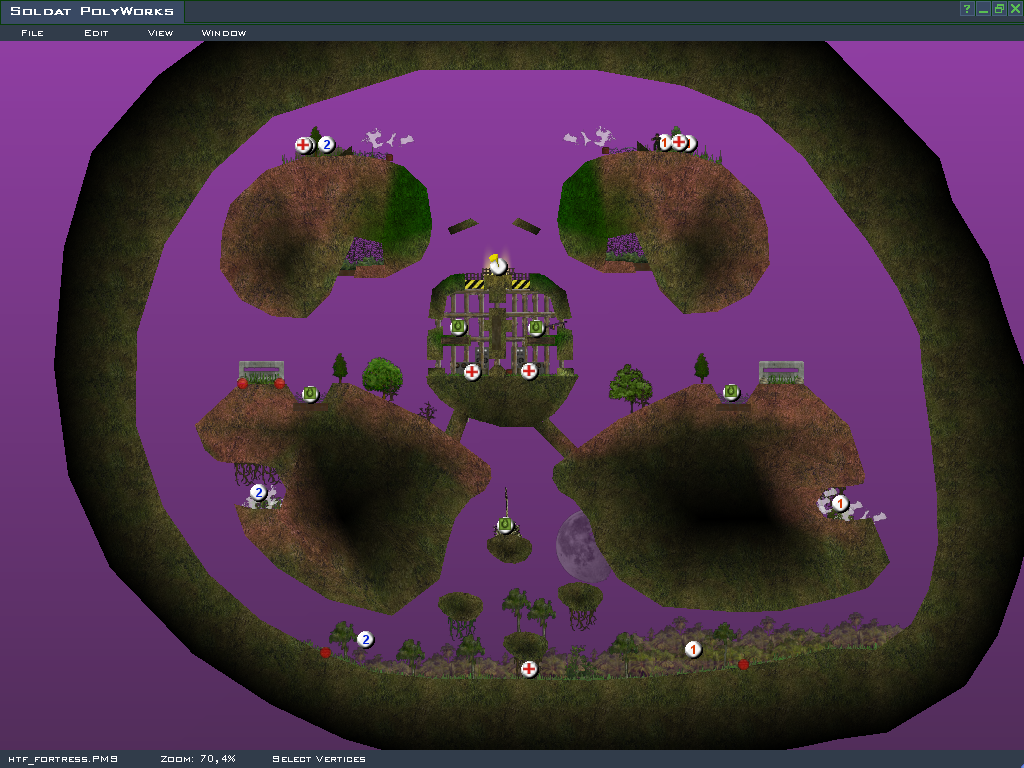1024x768 pixels.
Task: Close the Soldat PolyWorks window
Action: point(1015,9)
